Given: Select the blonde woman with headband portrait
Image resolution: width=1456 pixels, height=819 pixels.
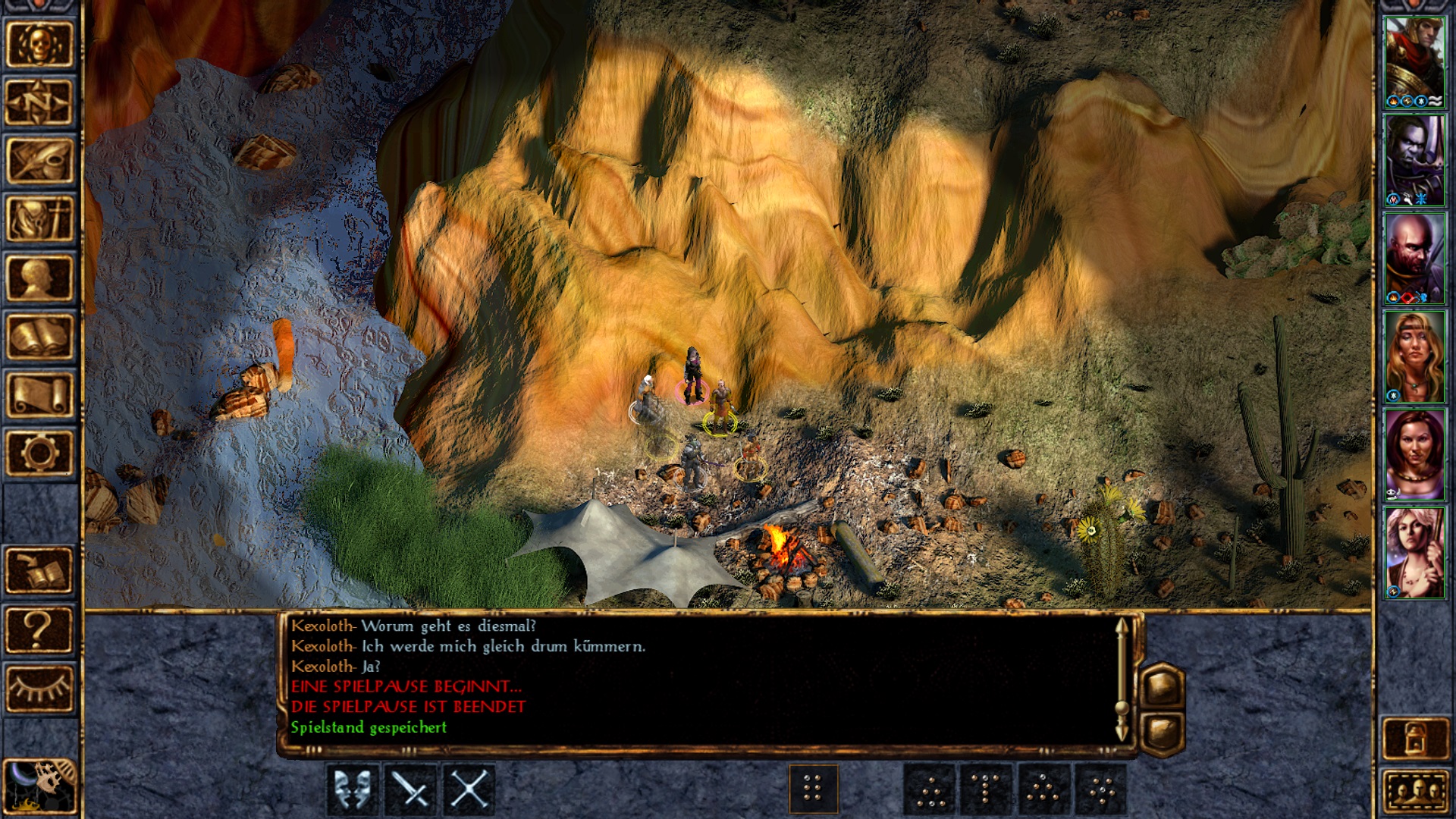Looking at the screenshot, I should [x=1414, y=356].
